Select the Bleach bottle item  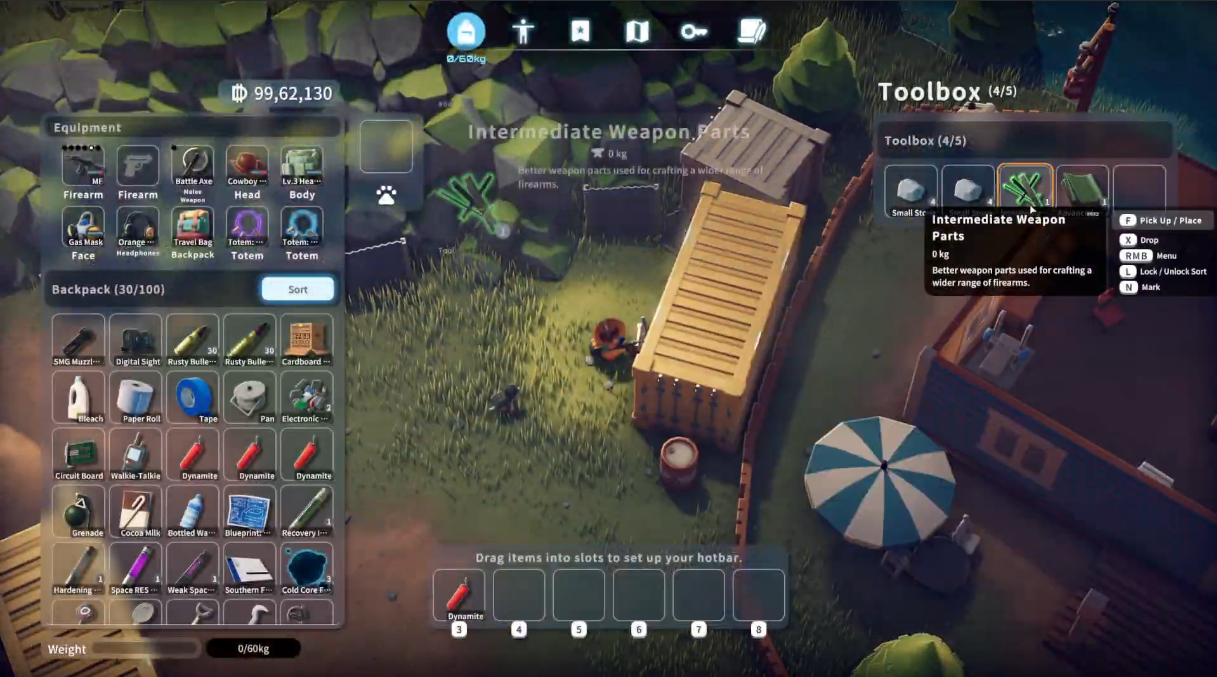pos(79,397)
